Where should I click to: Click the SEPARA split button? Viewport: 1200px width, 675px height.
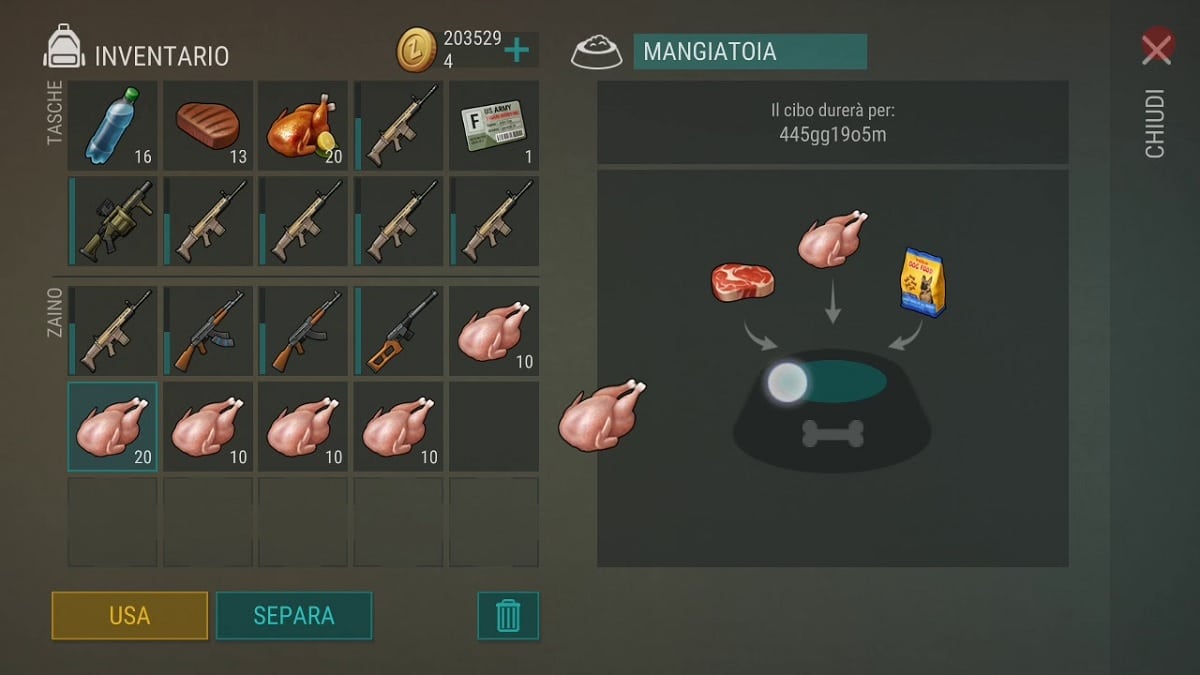tap(294, 616)
